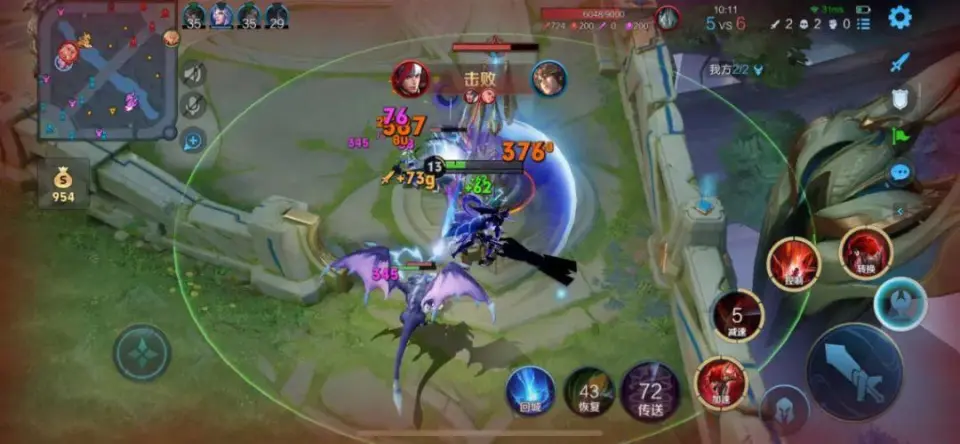Send the shield retreat signal
The image size is (960, 444).
(x=900, y=98)
